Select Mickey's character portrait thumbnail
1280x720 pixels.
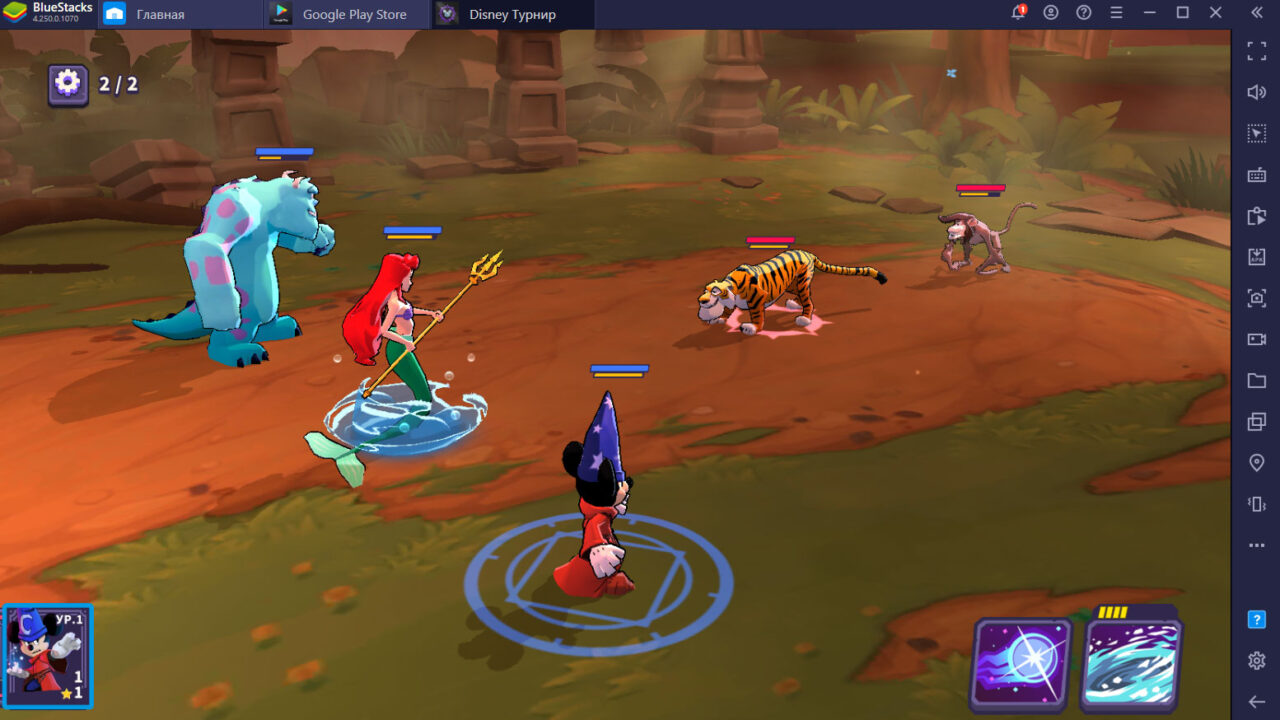(x=48, y=655)
